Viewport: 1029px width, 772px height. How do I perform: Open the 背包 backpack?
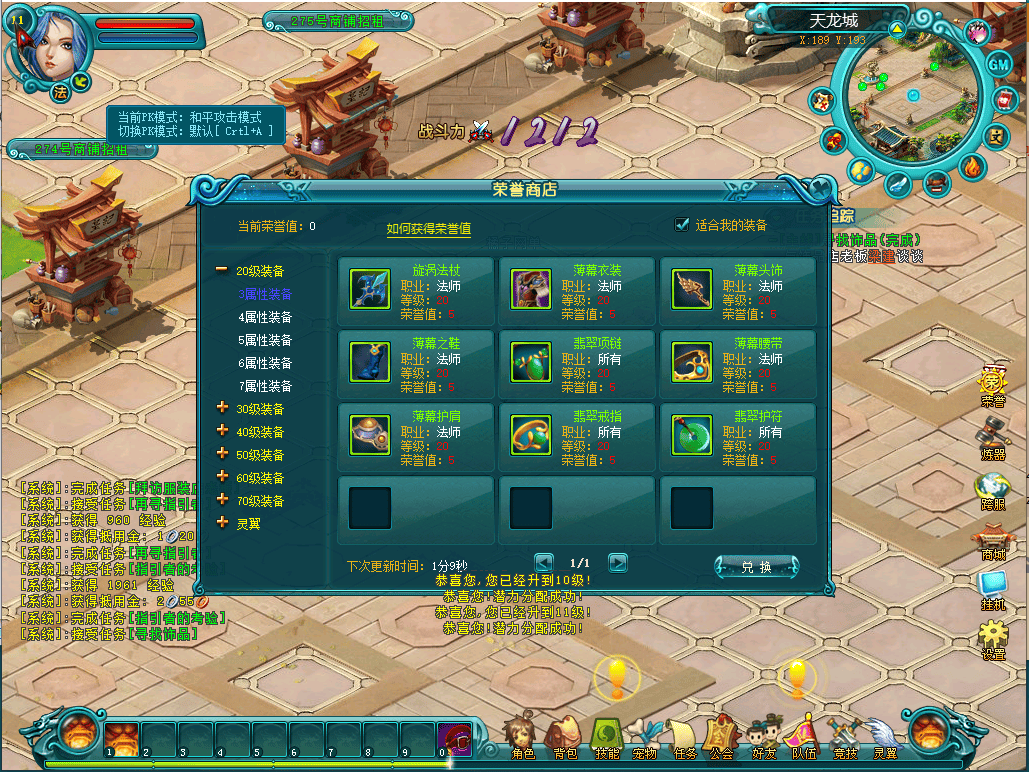564,738
